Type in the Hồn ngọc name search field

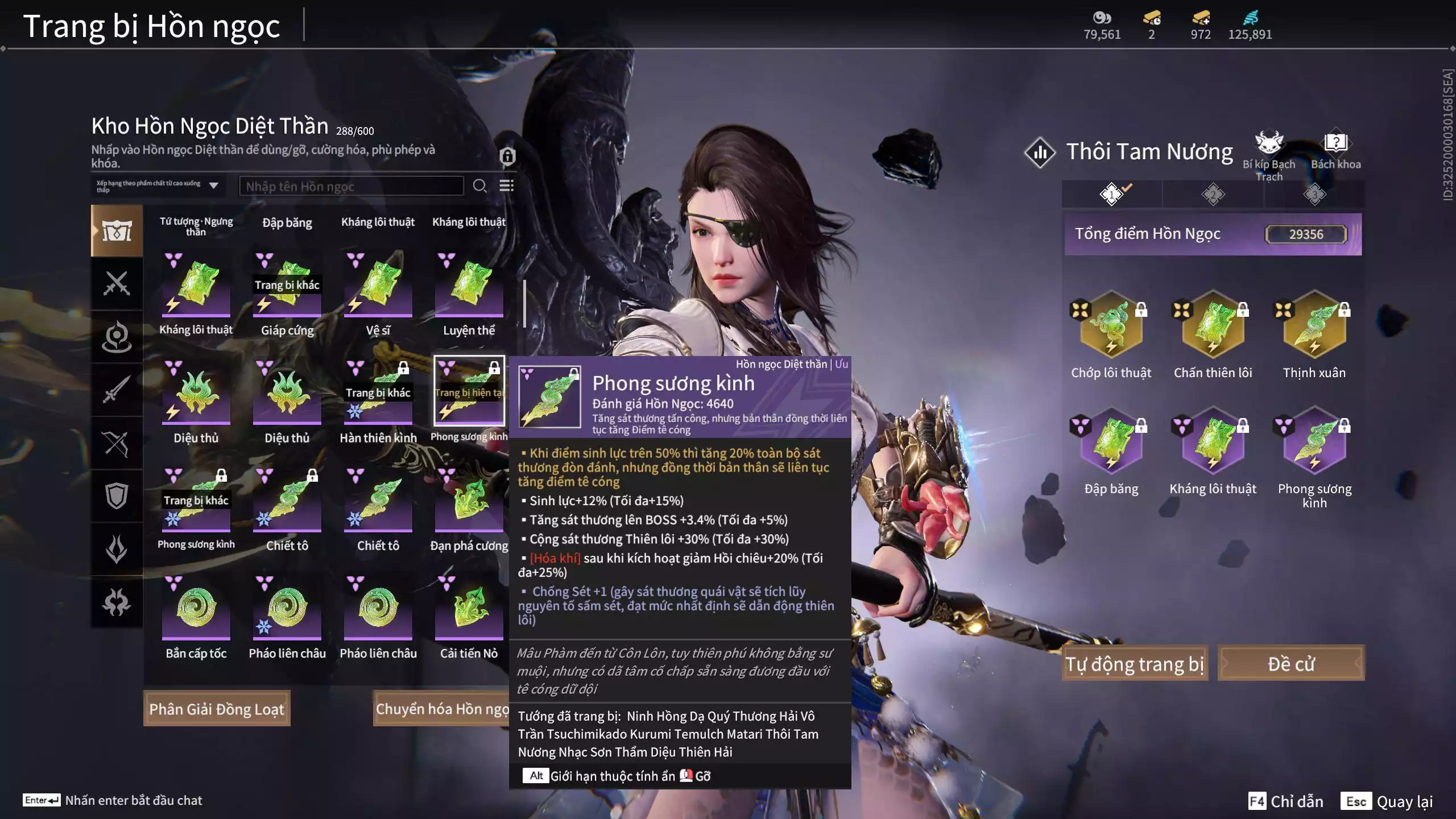point(351,186)
